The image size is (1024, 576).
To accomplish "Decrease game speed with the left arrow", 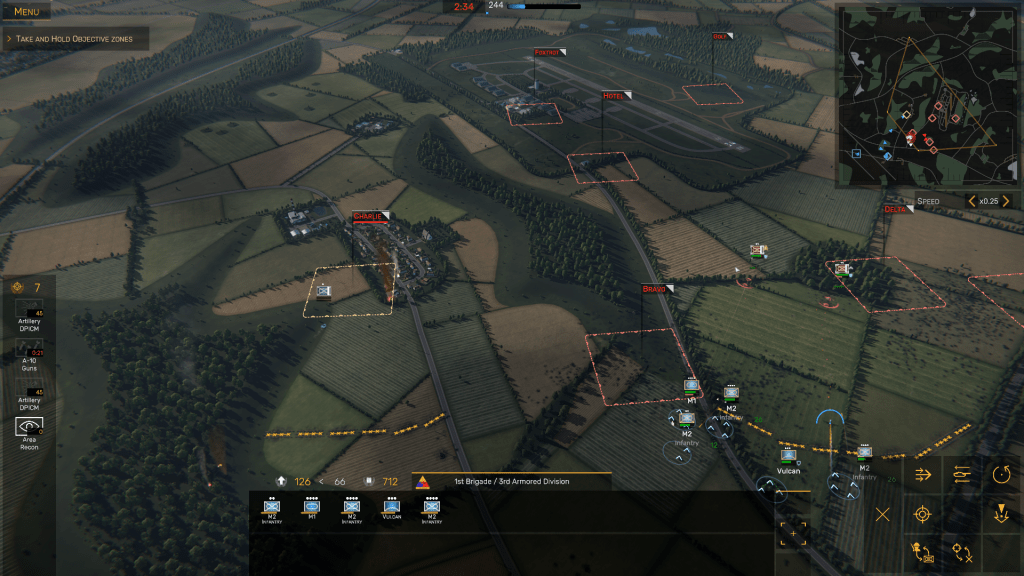I will 970,201.
